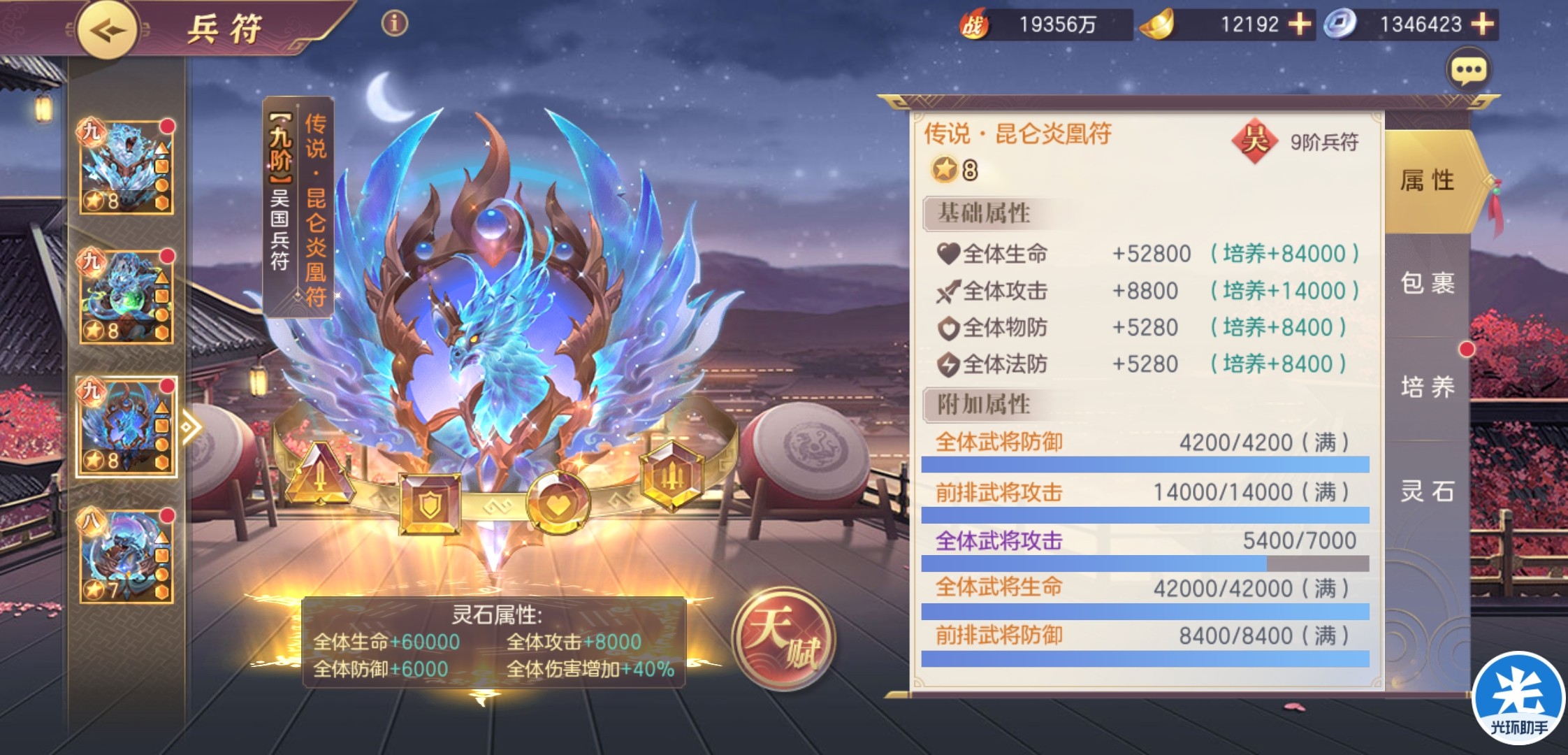The height and width of the screenshot is (755, 1568).
Task: Open the 天赋 talent button
Action: 783,636
